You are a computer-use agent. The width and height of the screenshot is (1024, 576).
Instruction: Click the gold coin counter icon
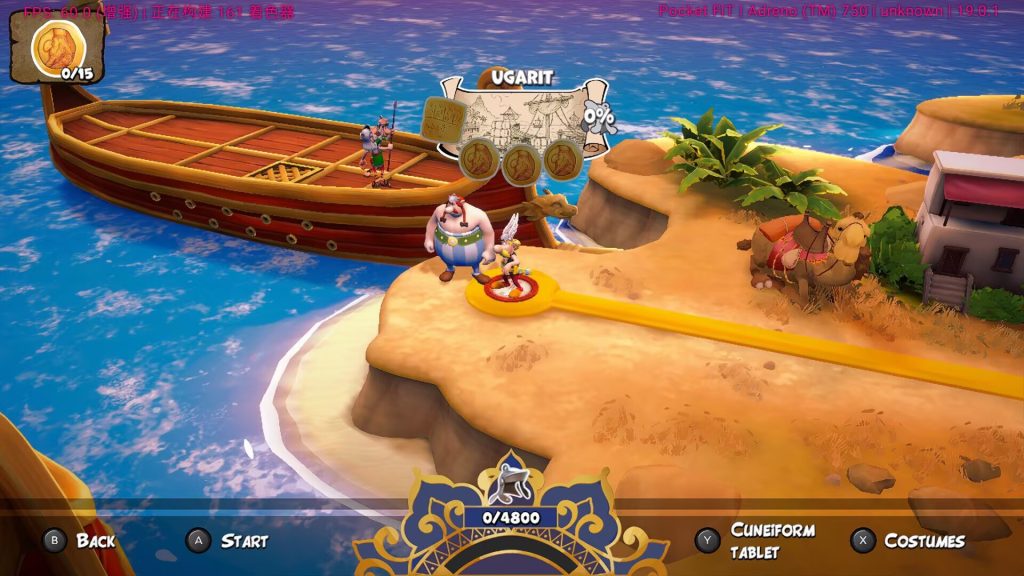tap(56, 47)
